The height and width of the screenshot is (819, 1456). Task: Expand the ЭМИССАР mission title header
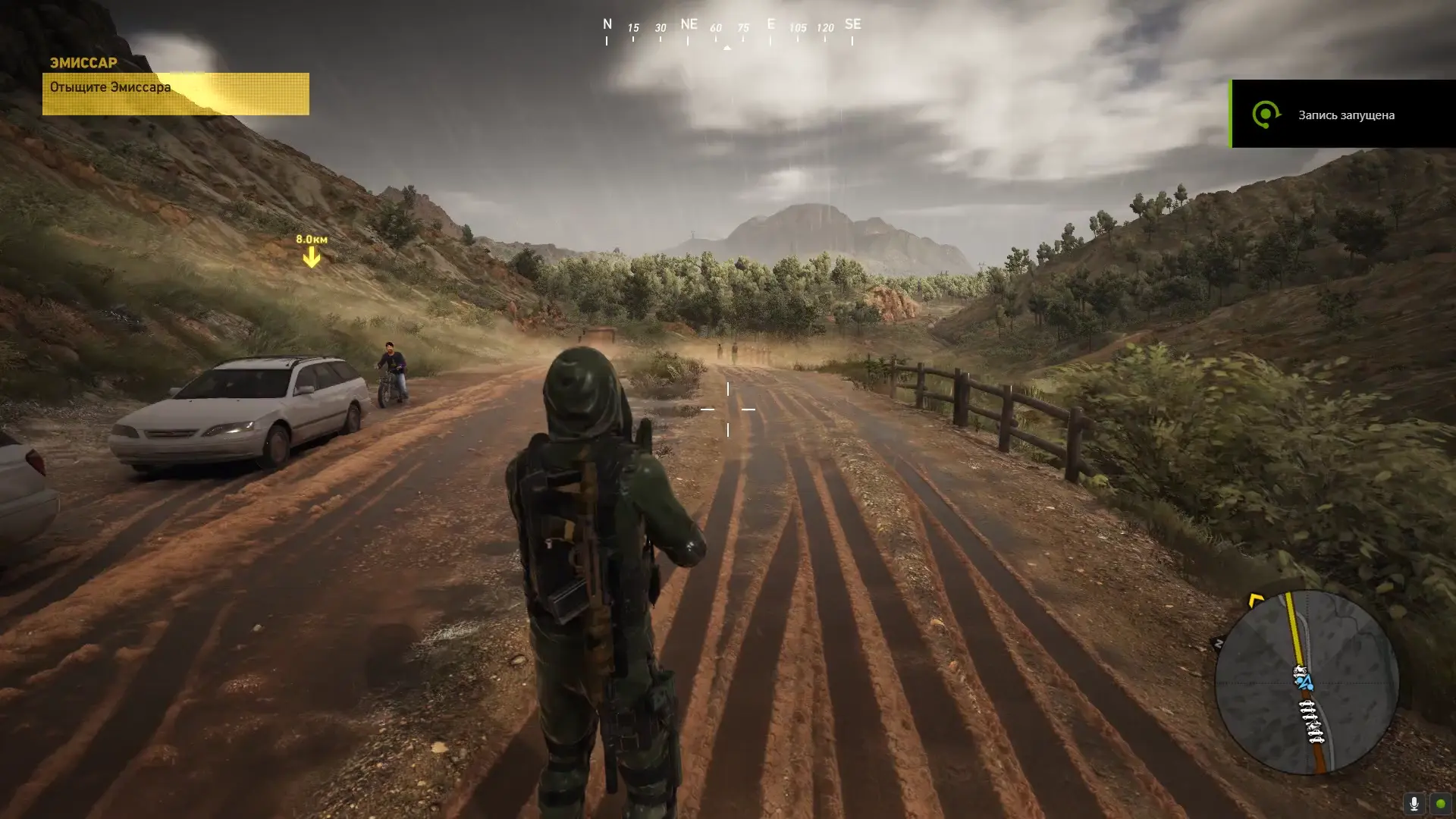(x=83, y=63)
